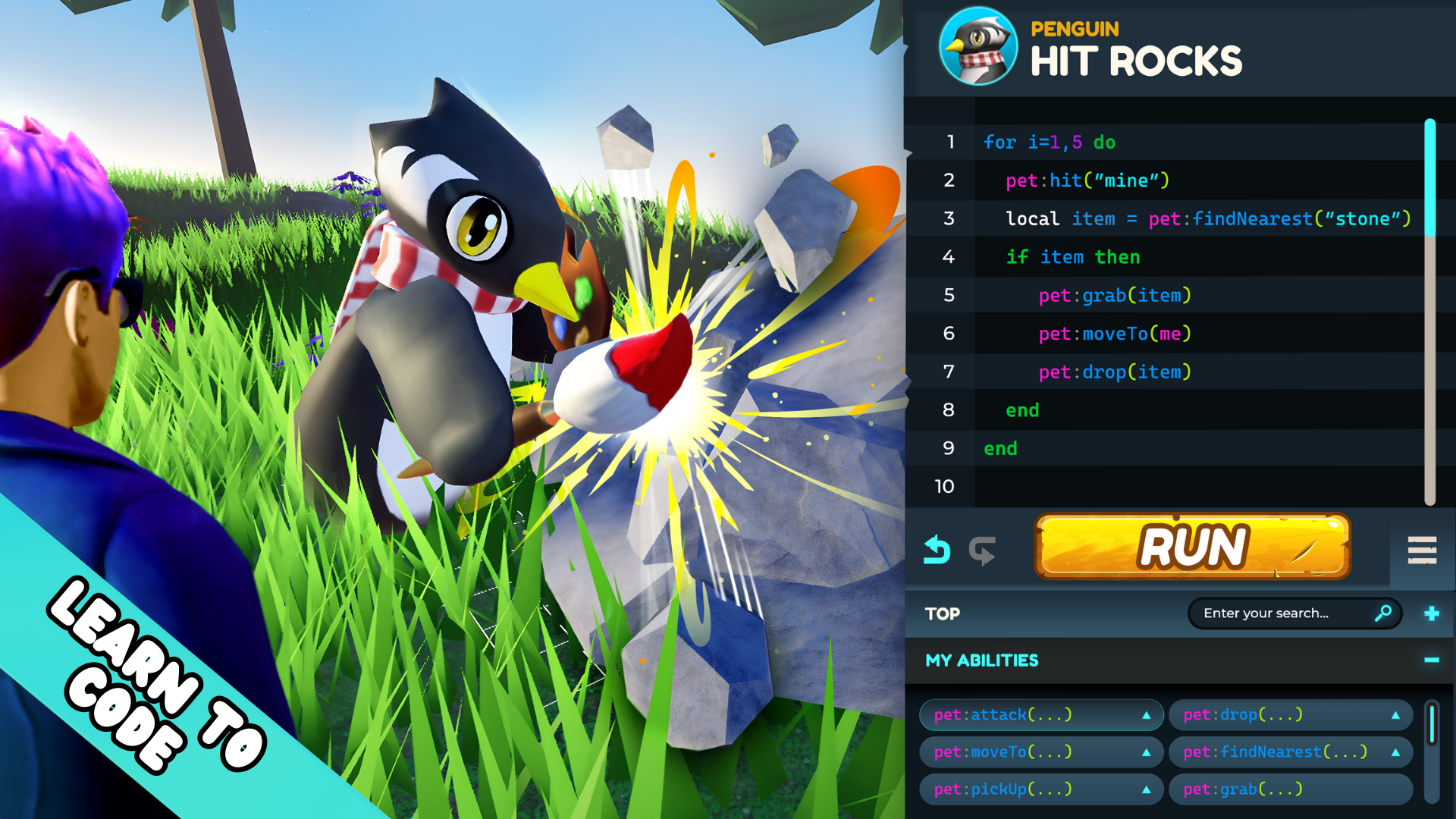Select the TOP category label
1456x819 pixels.
[x=943, y=613]
